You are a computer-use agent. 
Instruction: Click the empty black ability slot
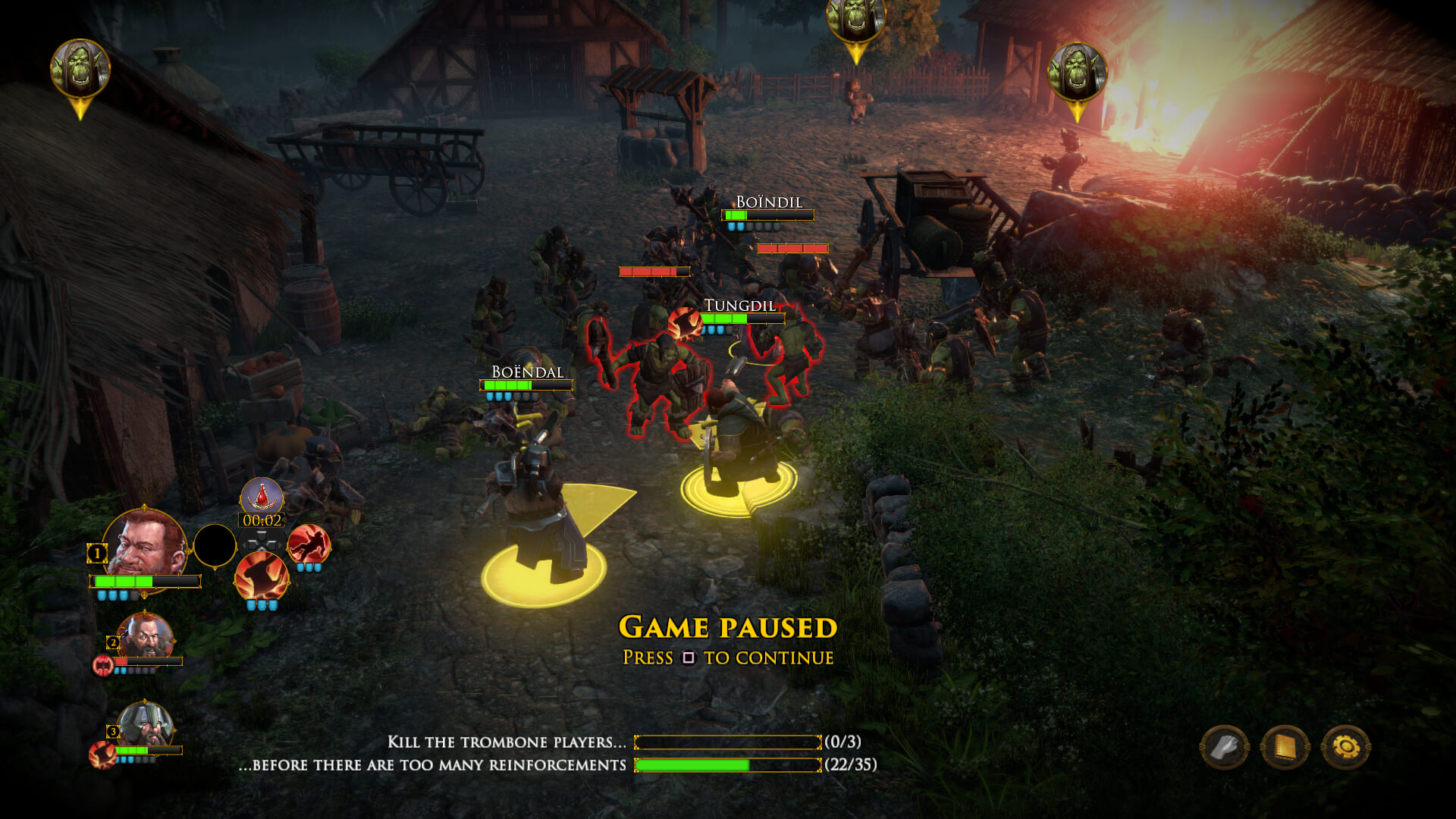[215, 545]
